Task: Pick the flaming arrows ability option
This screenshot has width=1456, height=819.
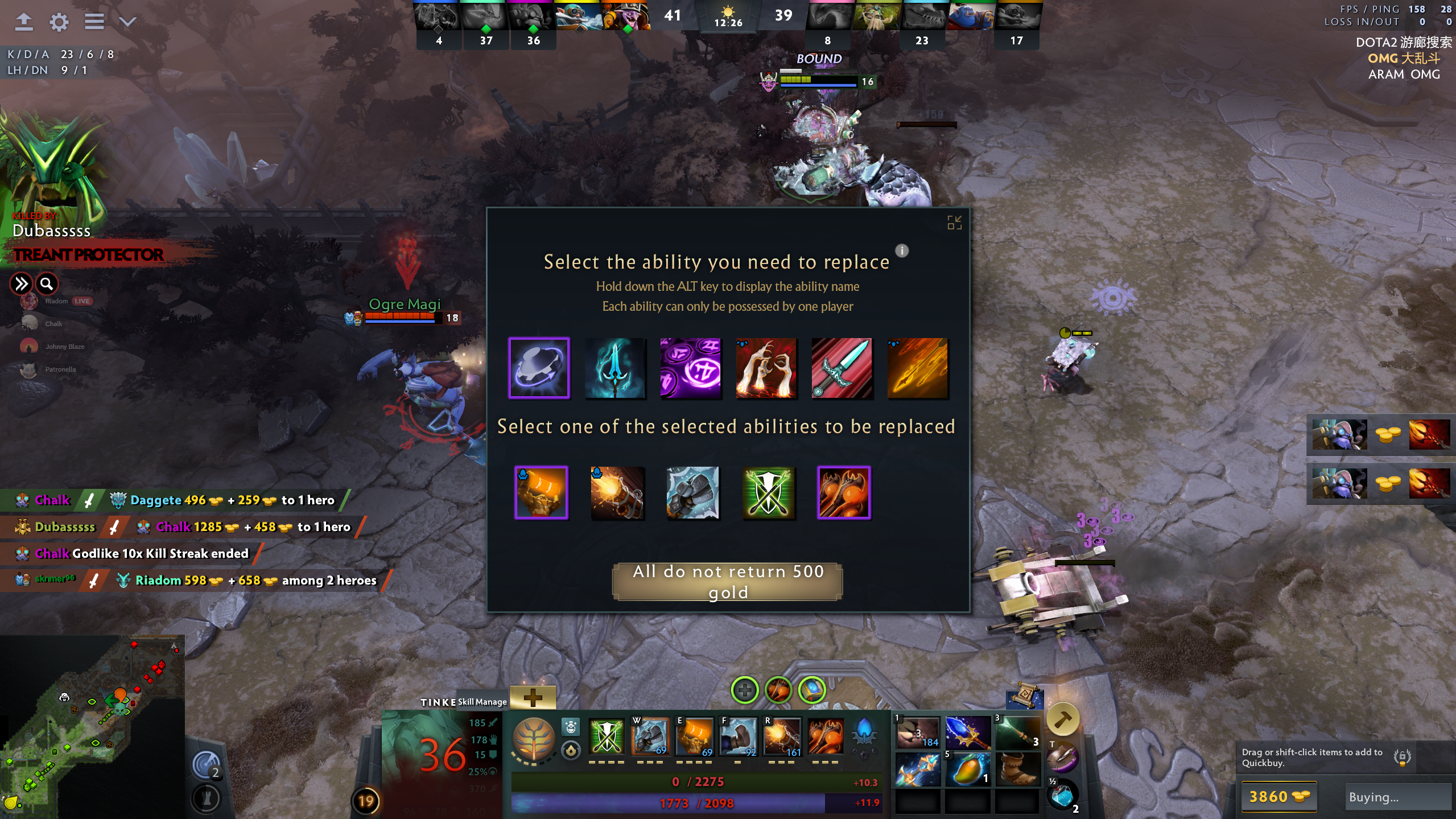Action: coord(917,368)
